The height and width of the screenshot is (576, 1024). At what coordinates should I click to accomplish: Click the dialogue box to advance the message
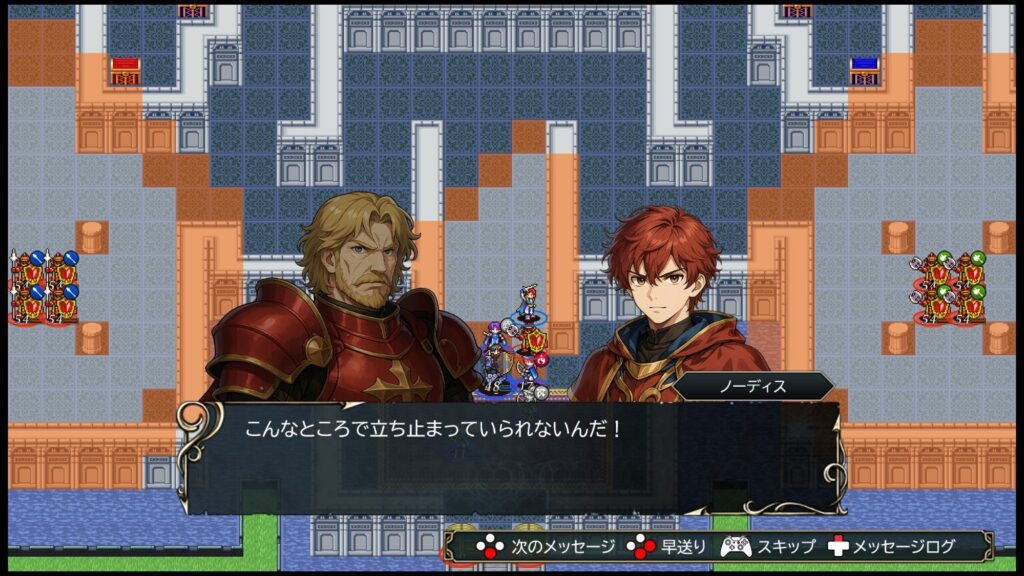point(510,457)
